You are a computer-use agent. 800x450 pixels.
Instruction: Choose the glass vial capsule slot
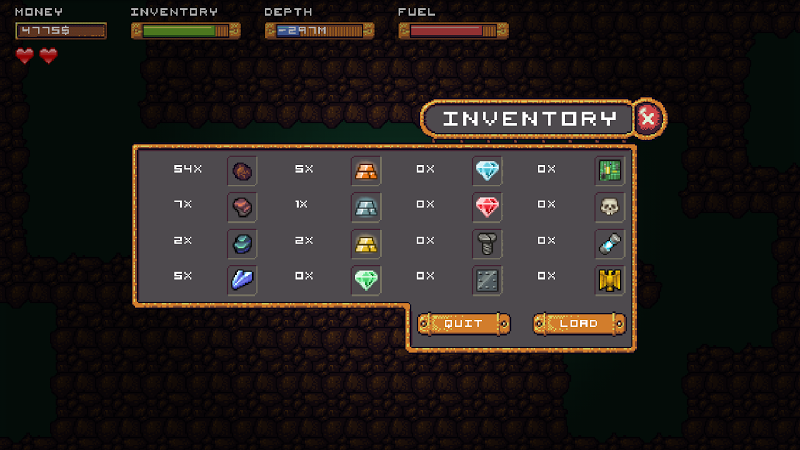point(609,244)
